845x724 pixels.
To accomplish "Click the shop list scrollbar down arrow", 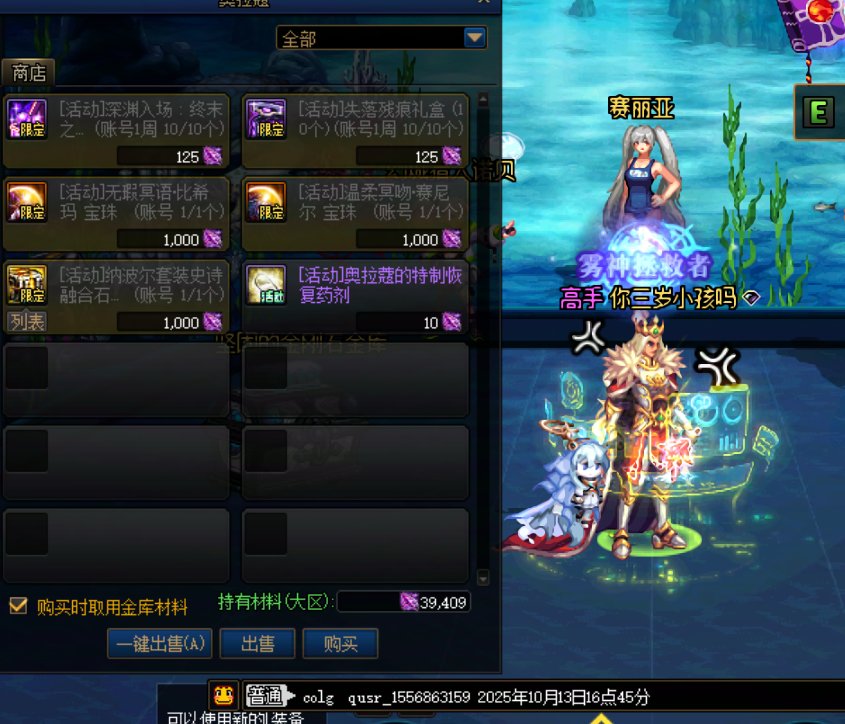I will click(x=483, y=578).
